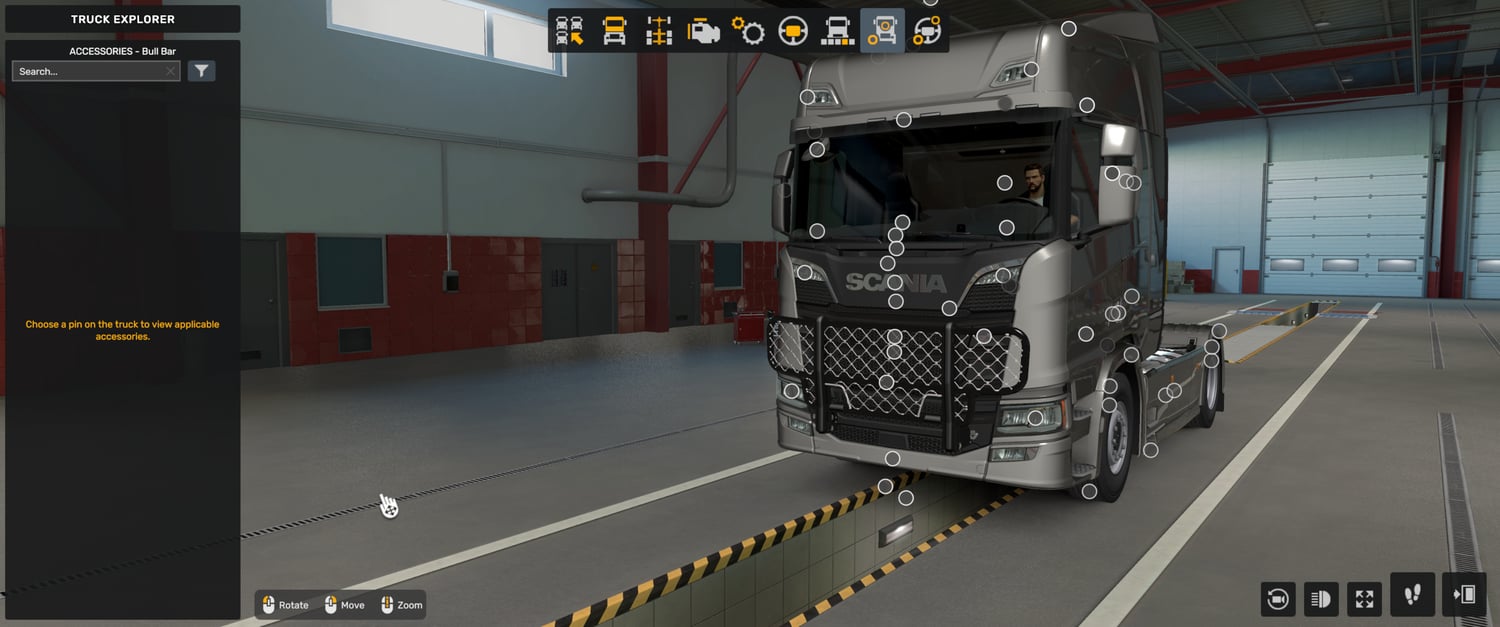Screen dimensions: 1500x627
Task: Activate the fullscreen expand arrows button
Action: [1365, 599]
